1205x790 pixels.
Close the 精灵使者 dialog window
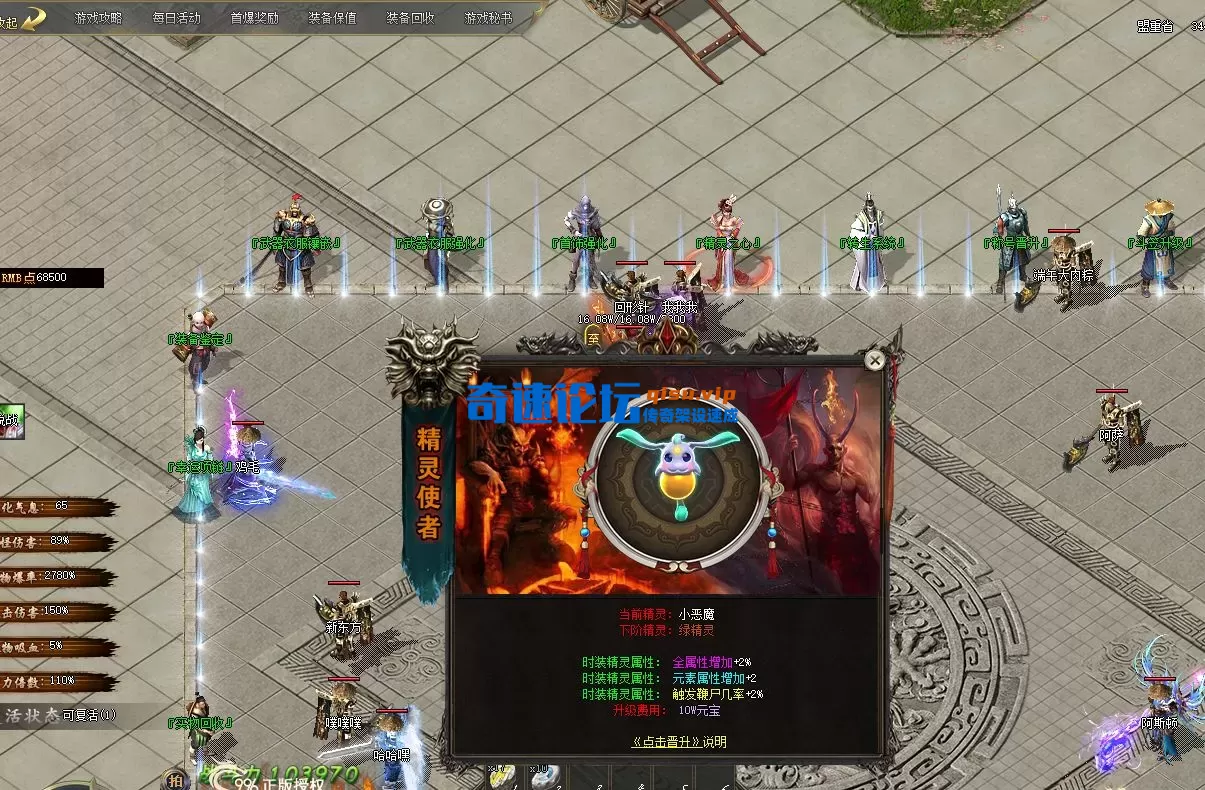click(875, 360)
